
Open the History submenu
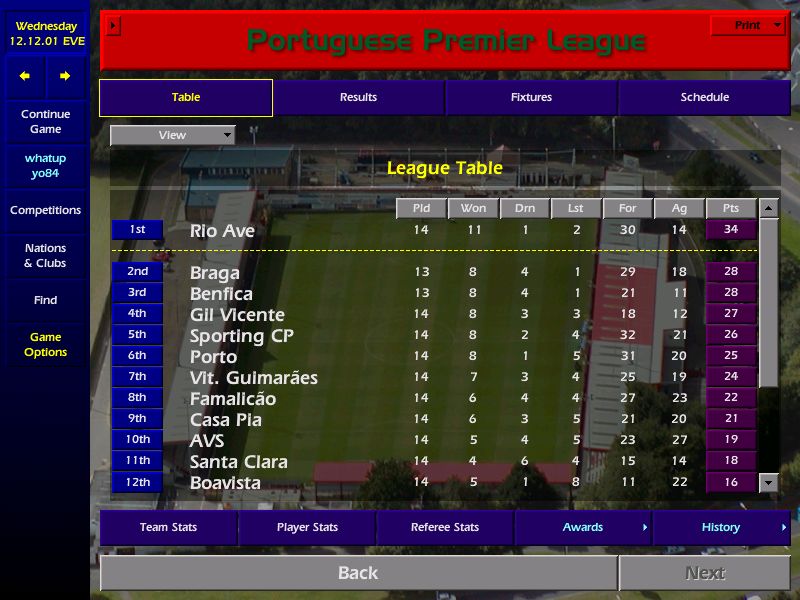tap(721, 528)
